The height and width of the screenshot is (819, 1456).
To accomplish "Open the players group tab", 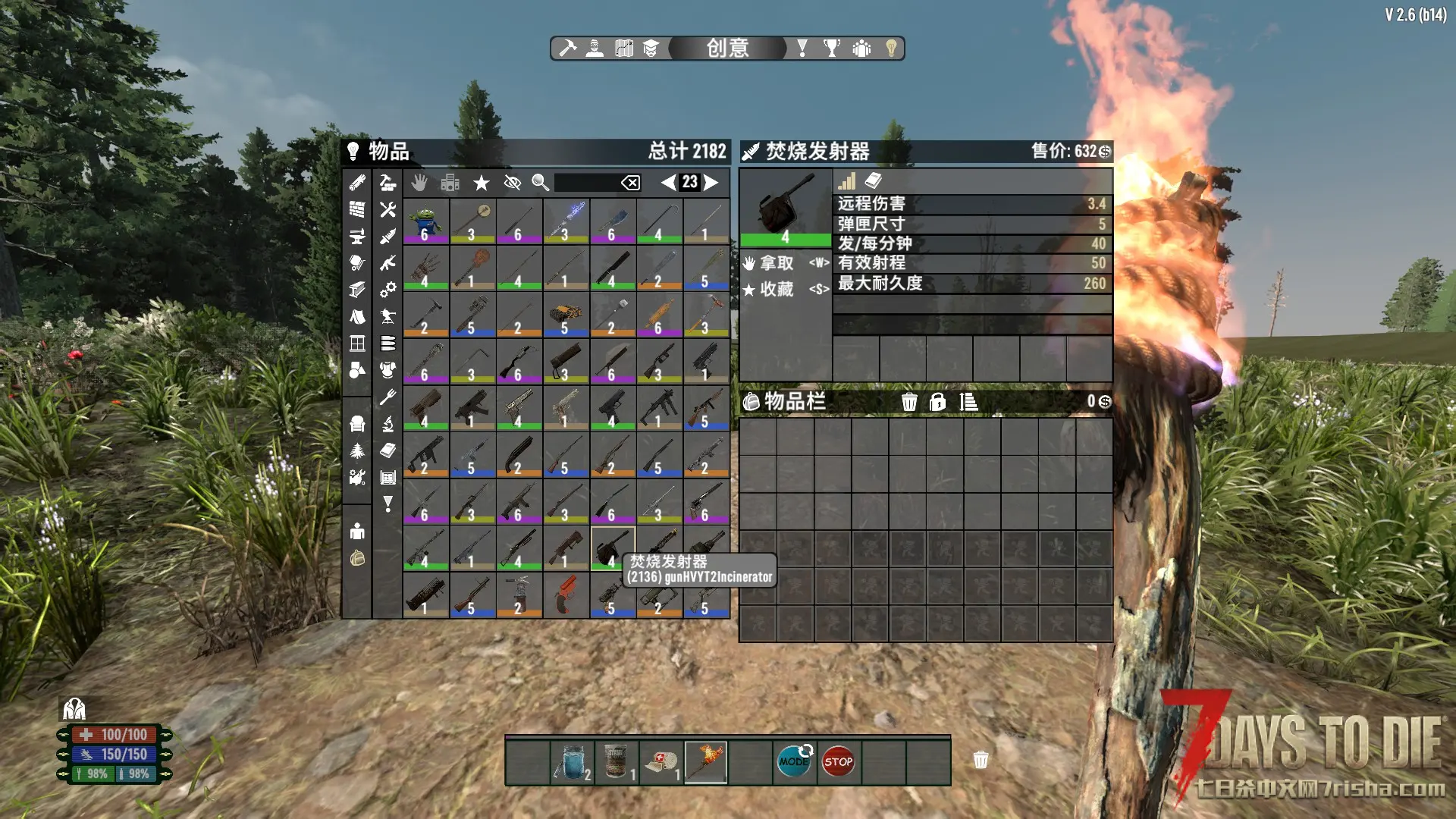I will point(861,49).
